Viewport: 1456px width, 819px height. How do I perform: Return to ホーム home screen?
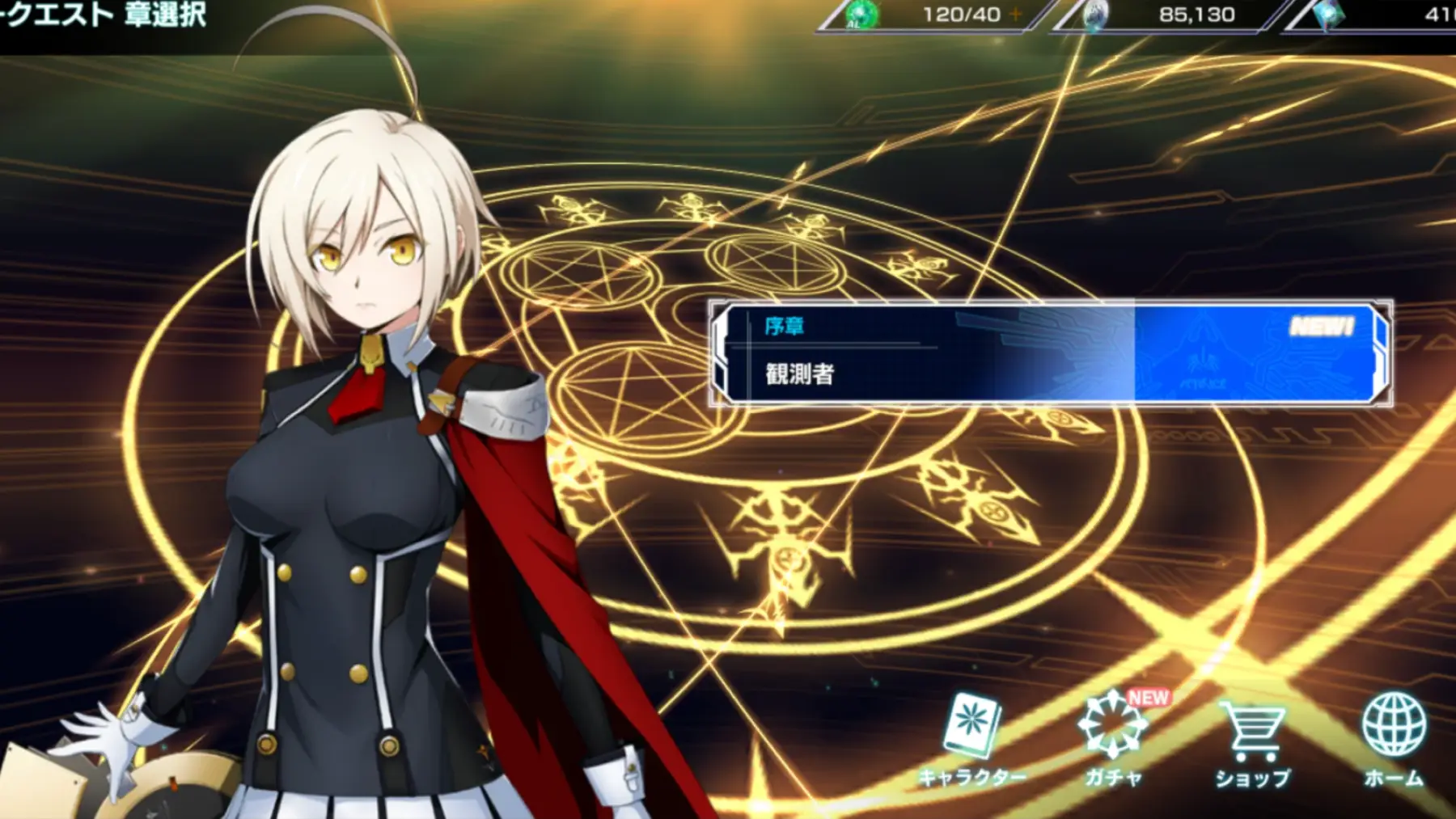pyautogui.click(x=1393, y=740)
